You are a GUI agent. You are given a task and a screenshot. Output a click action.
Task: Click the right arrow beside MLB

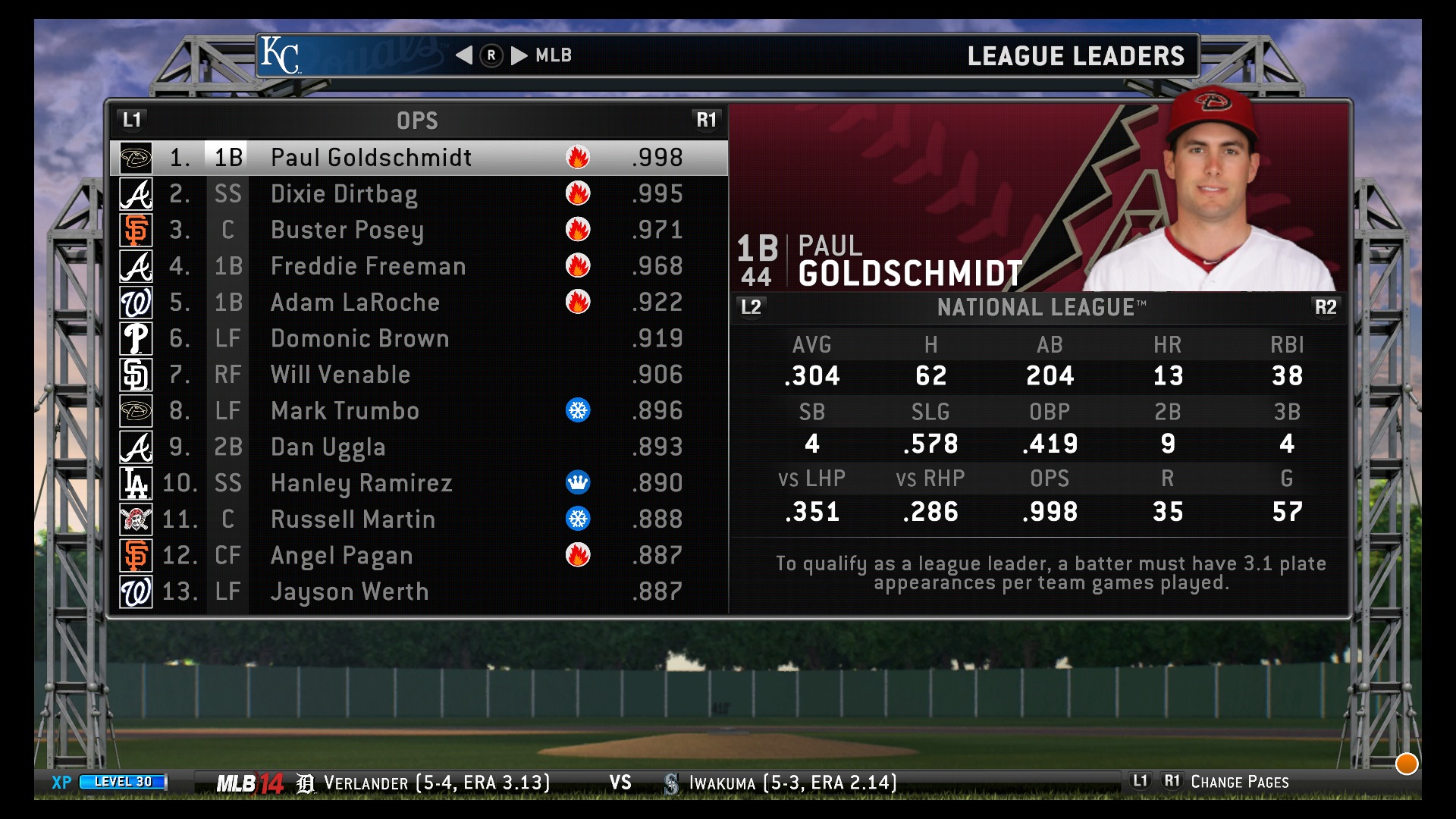click(519, 55)
